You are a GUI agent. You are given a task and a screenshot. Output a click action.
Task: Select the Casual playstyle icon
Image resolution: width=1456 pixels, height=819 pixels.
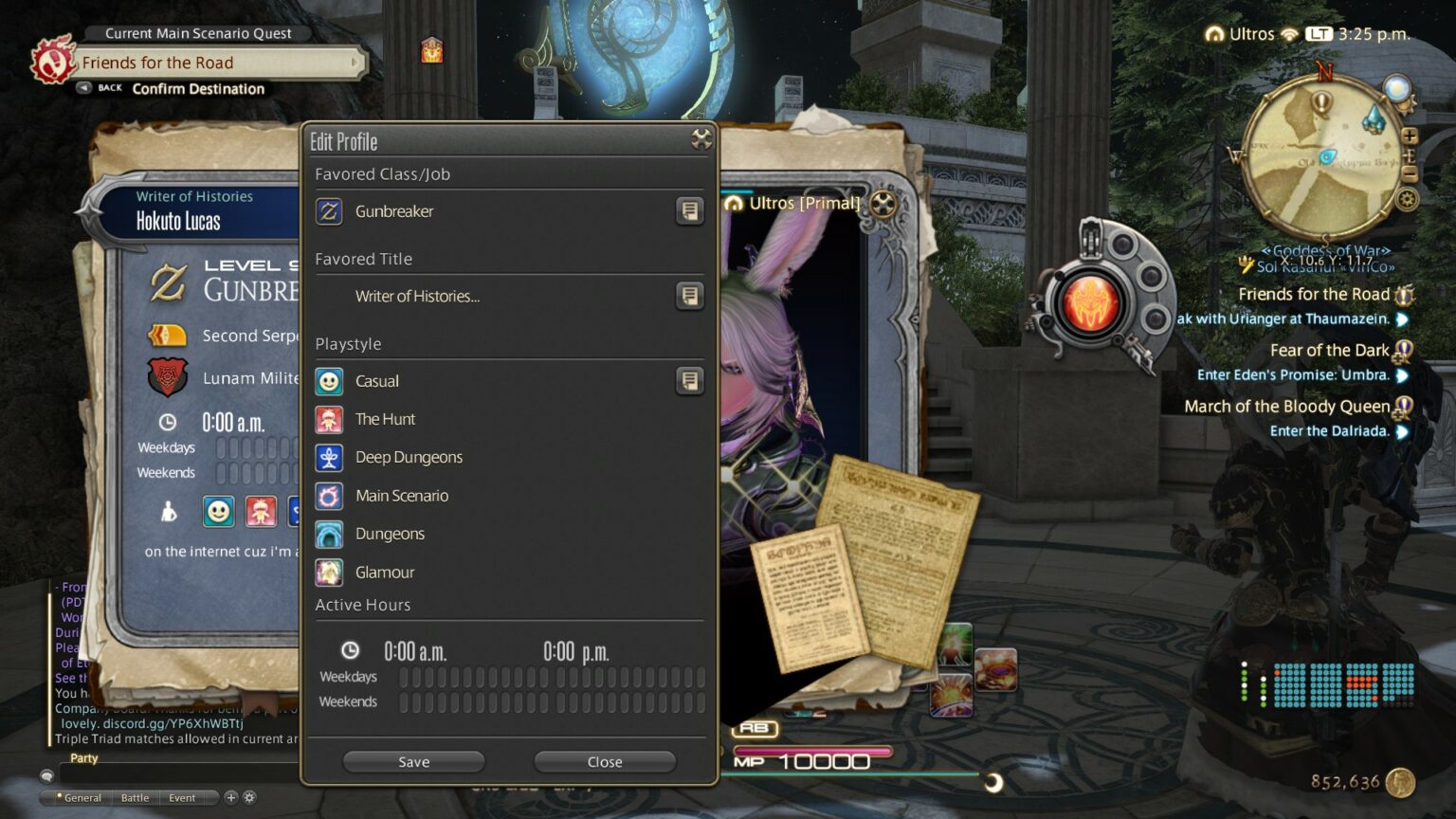tap(329, 381)
